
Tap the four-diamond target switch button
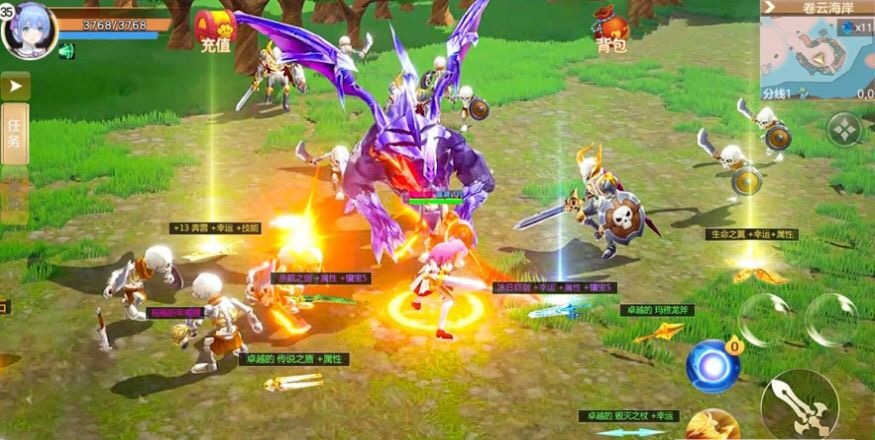[x=844, y=130]
